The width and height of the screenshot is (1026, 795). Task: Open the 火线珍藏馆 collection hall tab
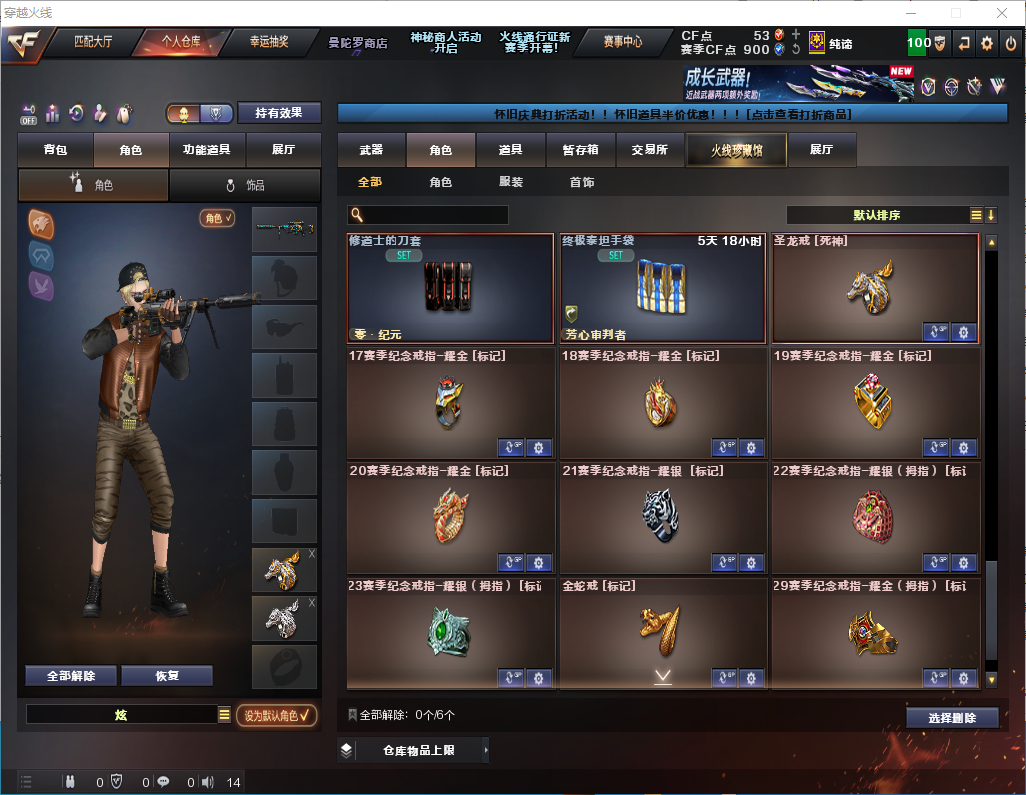(736, 150)
